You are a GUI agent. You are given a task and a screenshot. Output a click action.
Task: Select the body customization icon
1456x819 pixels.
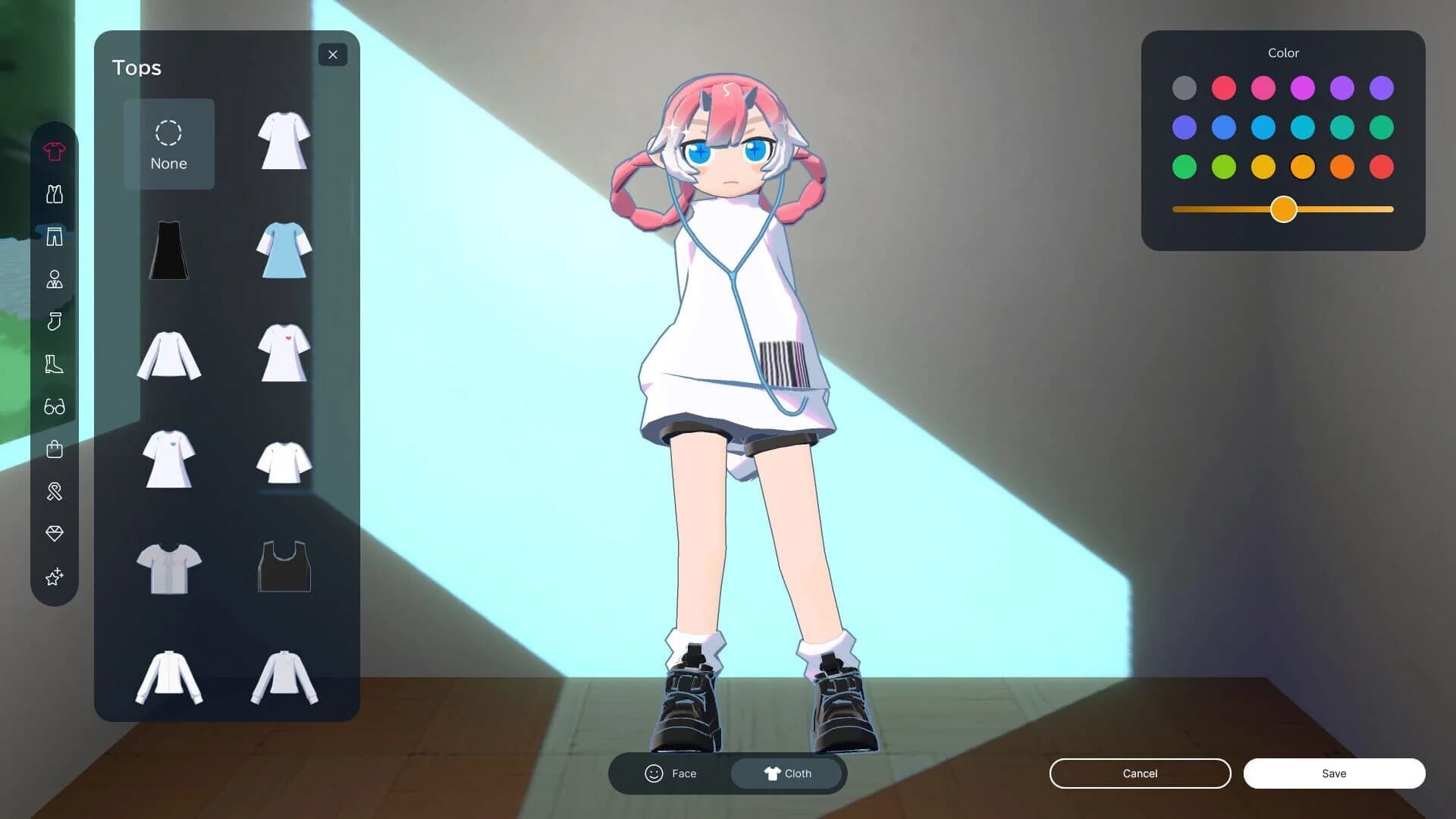[54, 279]
